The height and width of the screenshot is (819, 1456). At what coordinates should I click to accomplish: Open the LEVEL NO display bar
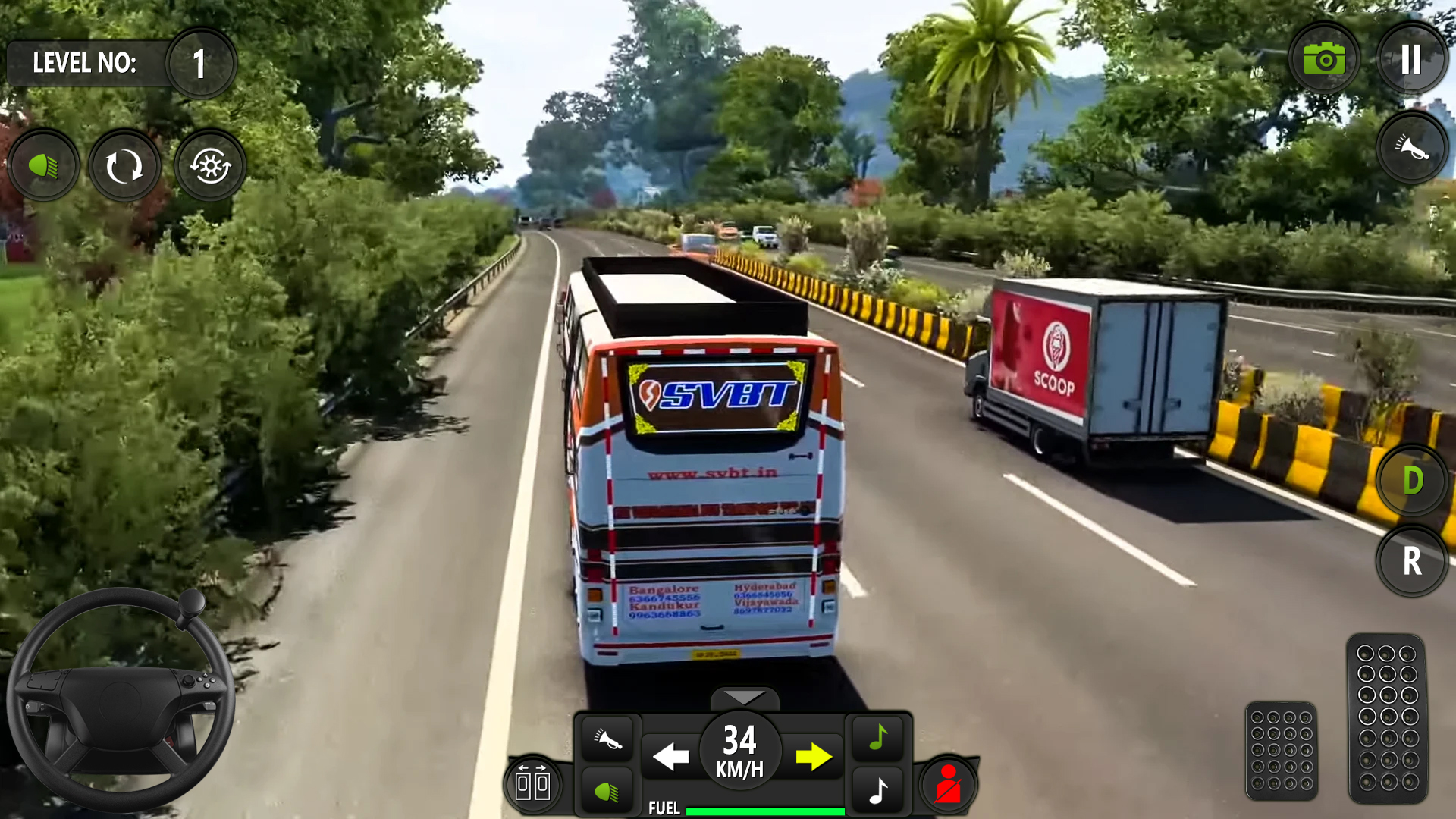[87, 63]
